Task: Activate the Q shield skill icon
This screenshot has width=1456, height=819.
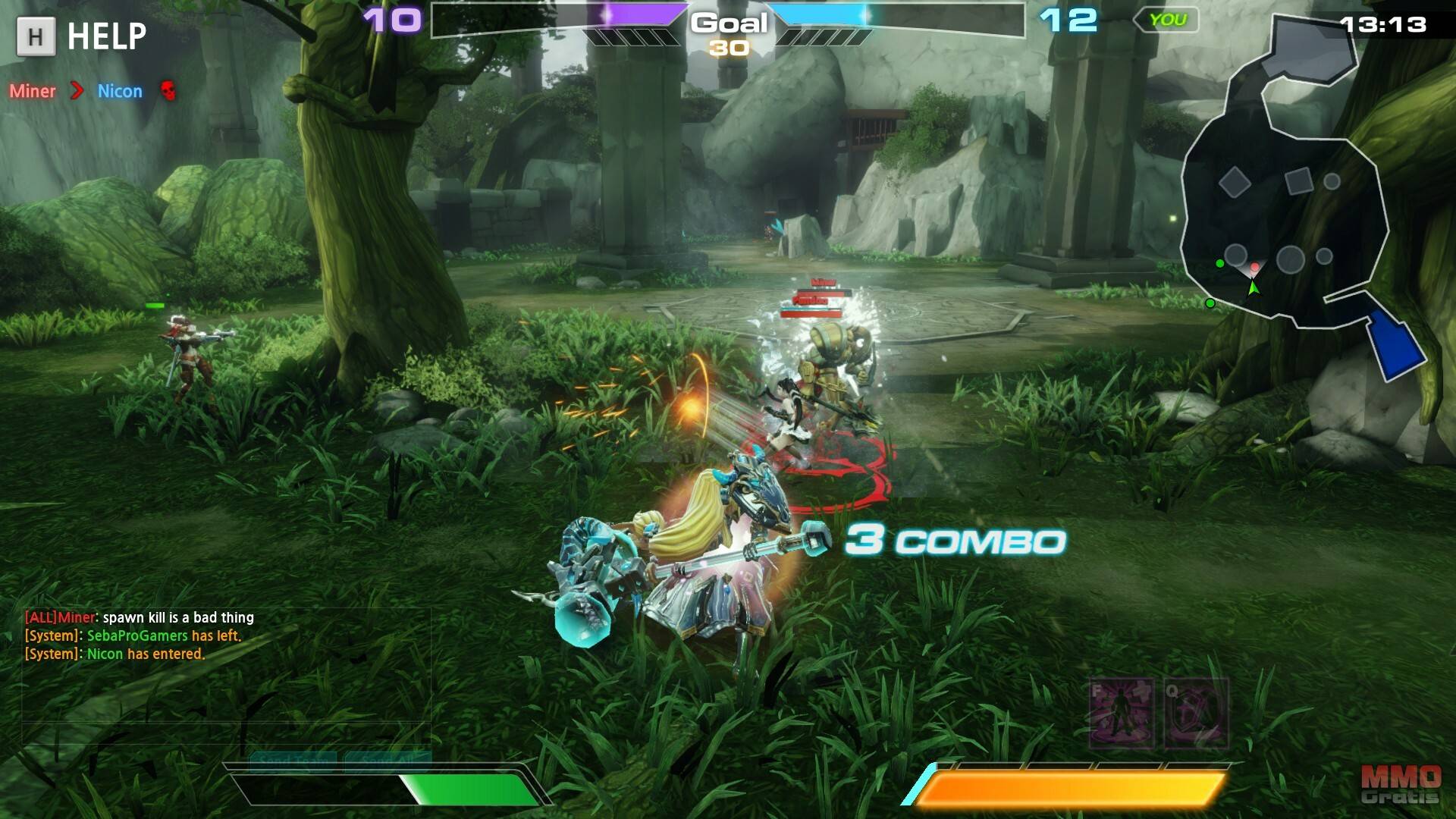Action: pyautogui.click(x=1196, y=713)
